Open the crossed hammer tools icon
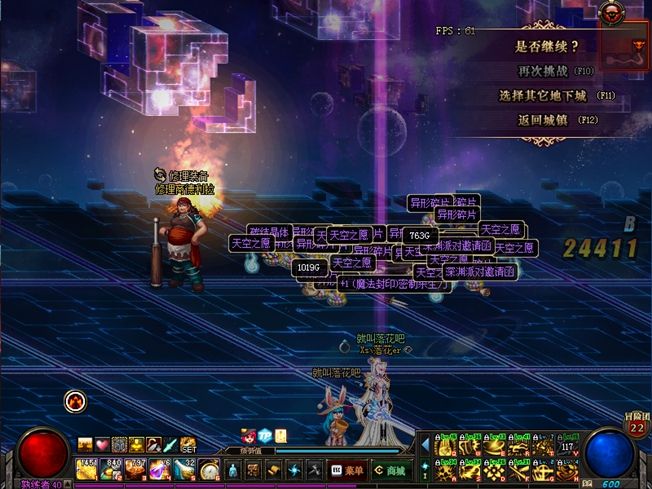 (314, 468)
